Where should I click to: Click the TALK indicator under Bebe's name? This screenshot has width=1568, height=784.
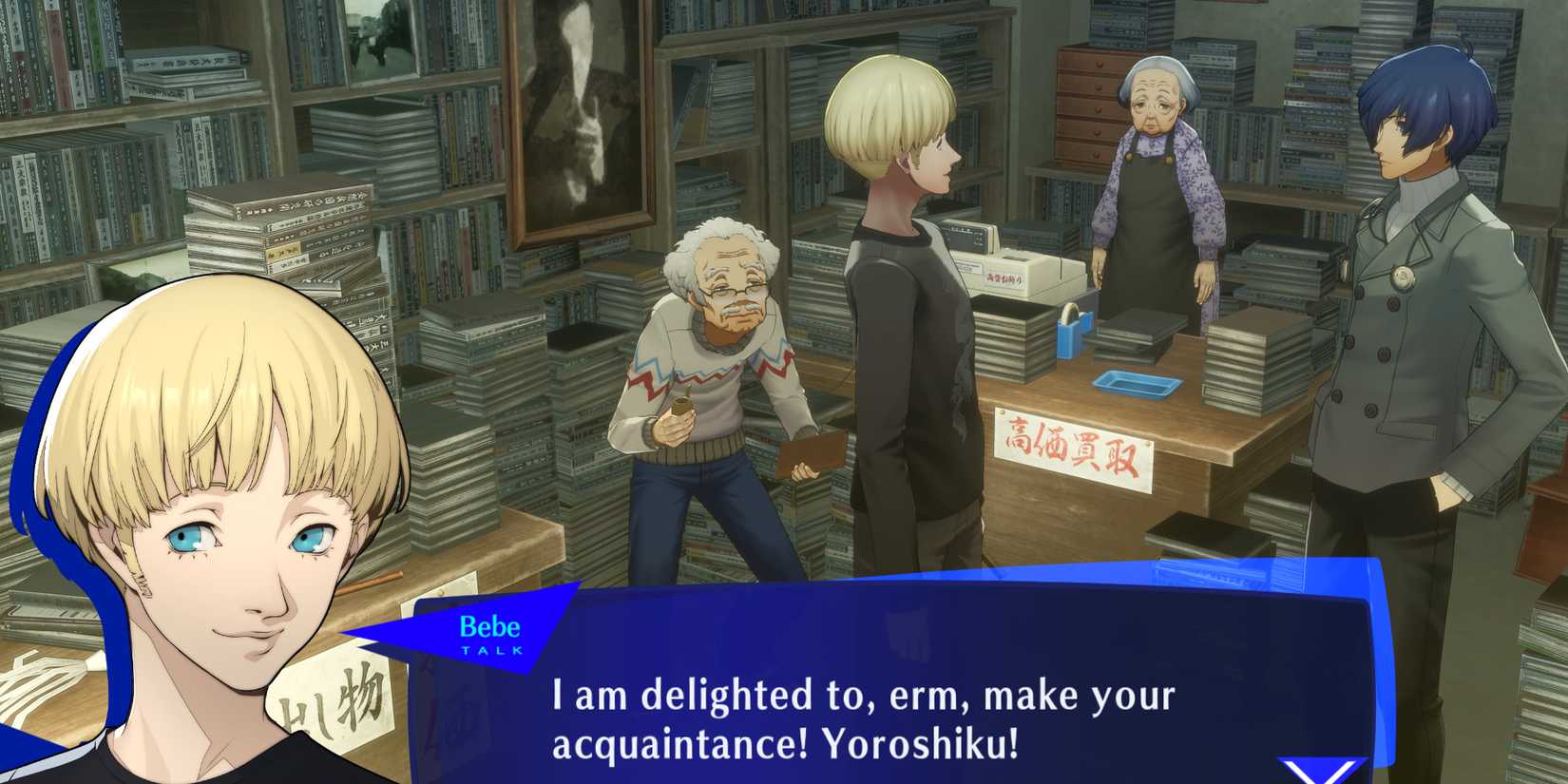pos(493,650)
